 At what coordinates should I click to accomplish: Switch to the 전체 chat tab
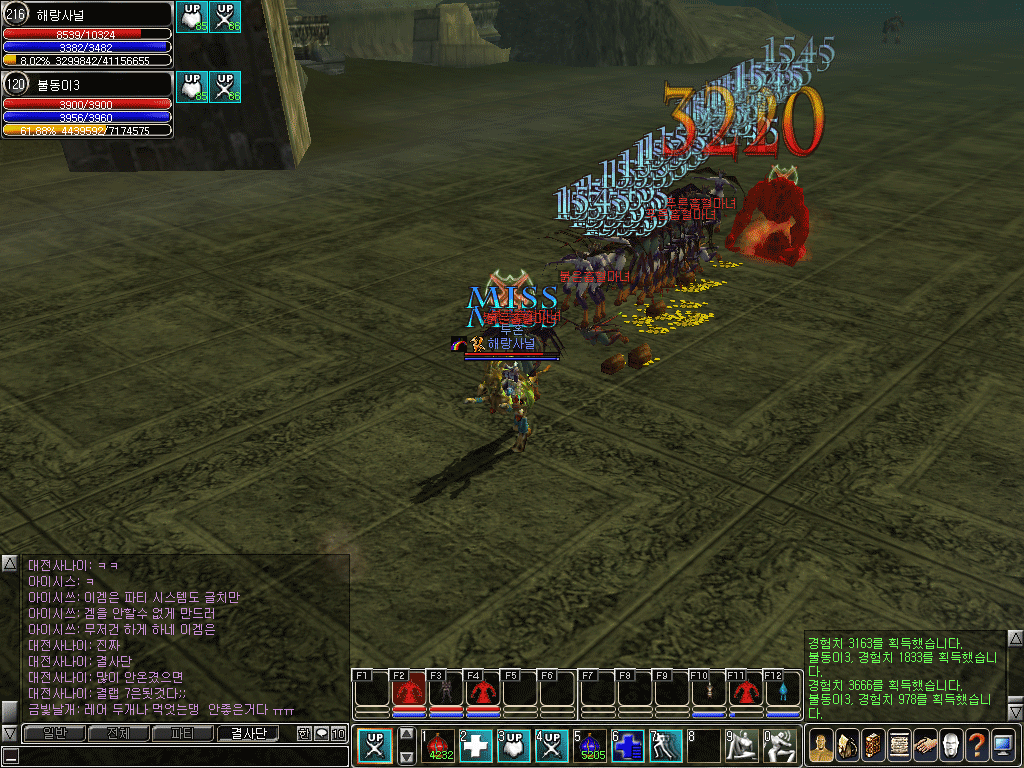tap(117, 734)
